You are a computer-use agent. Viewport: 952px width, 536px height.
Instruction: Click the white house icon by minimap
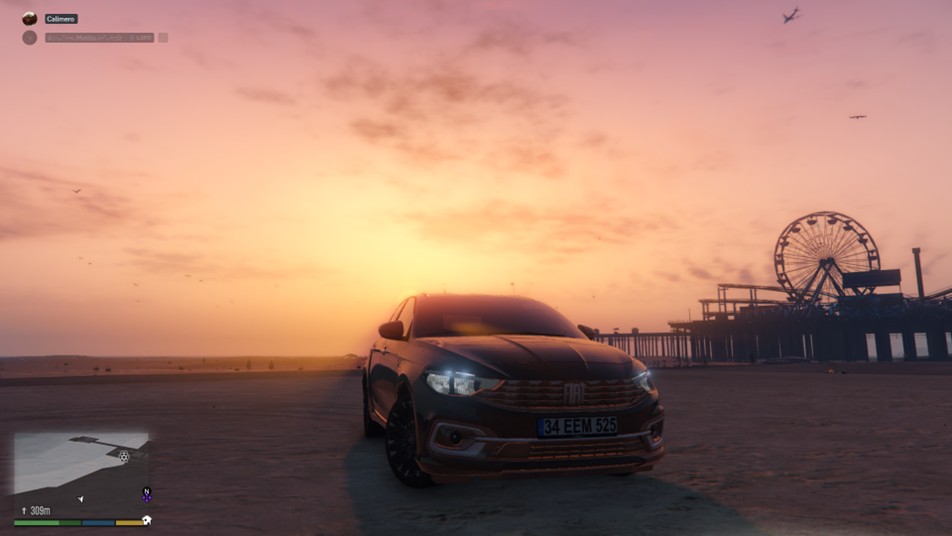147,520
